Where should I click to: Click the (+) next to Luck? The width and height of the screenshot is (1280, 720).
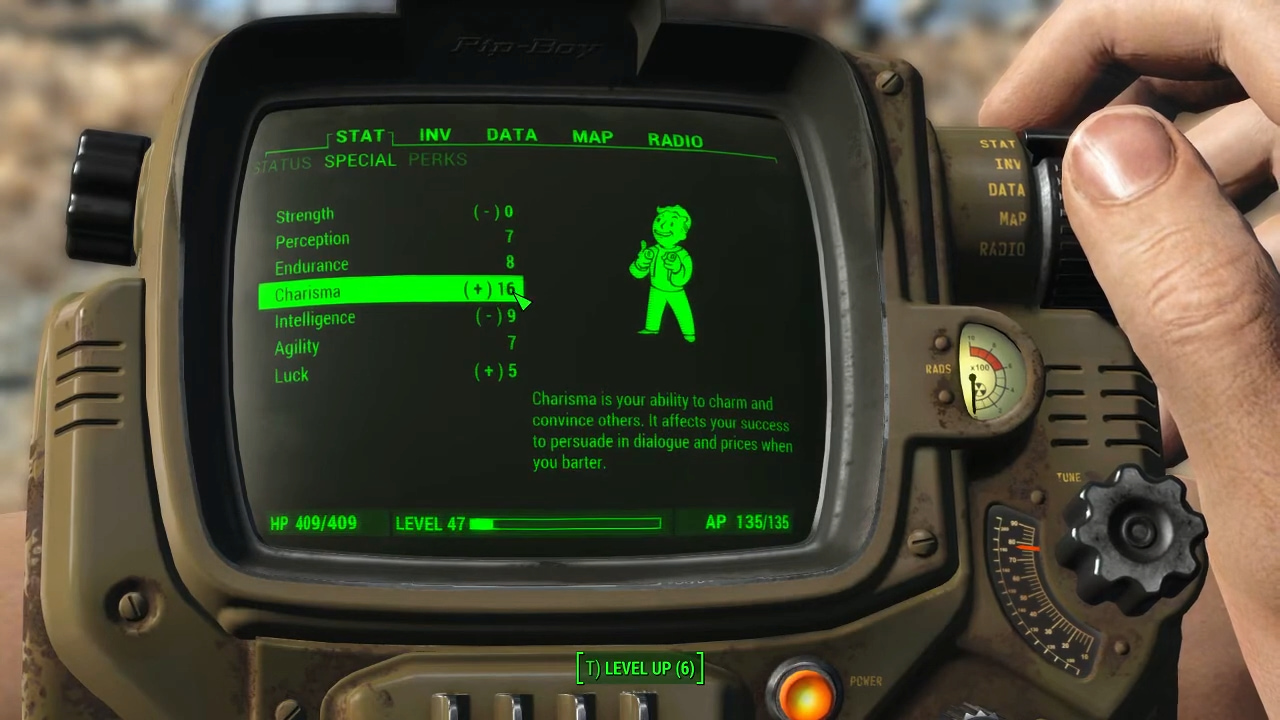click(480, 371)
